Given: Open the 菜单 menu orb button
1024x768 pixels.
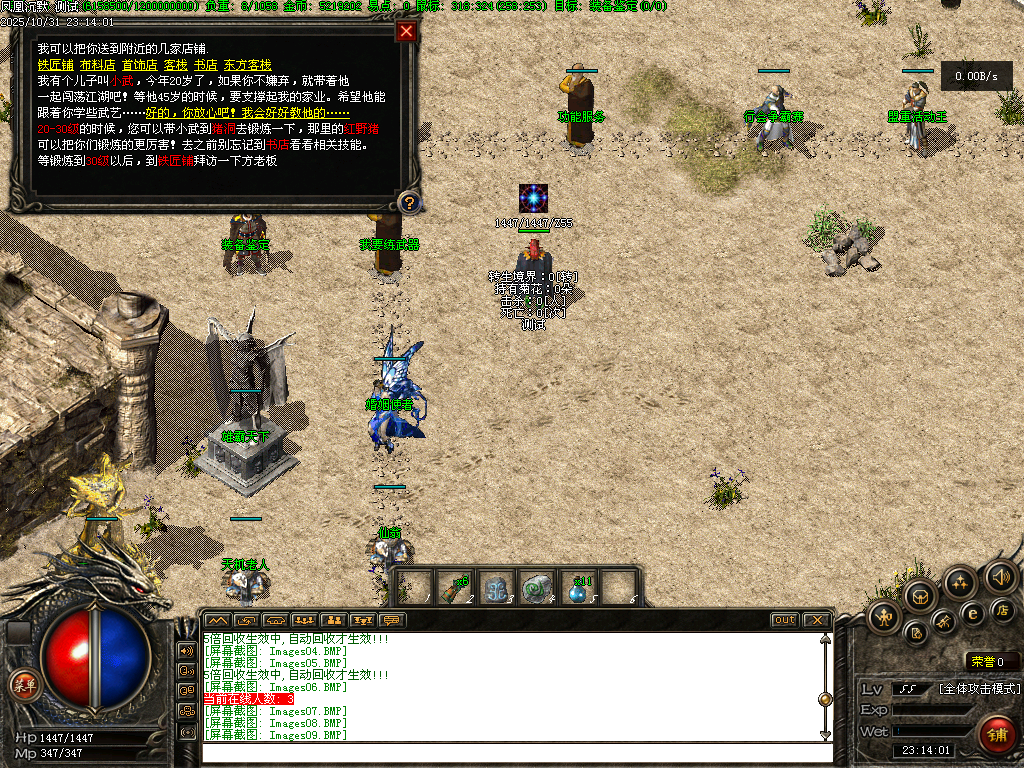Looking at the screenshot, I should pyautogui.click(x=23, y=685).
